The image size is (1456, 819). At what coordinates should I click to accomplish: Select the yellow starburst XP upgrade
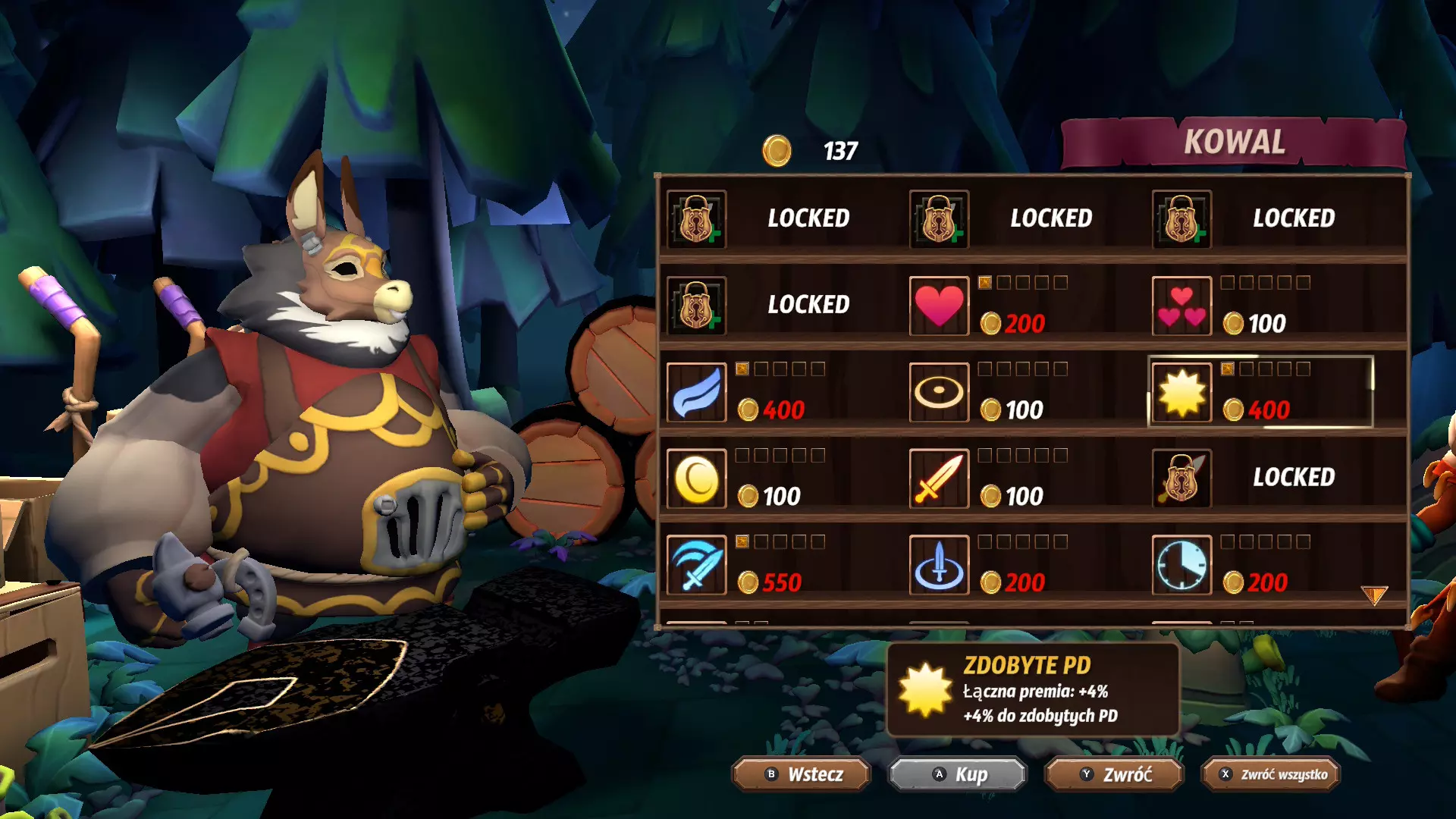pos(1181,392)
